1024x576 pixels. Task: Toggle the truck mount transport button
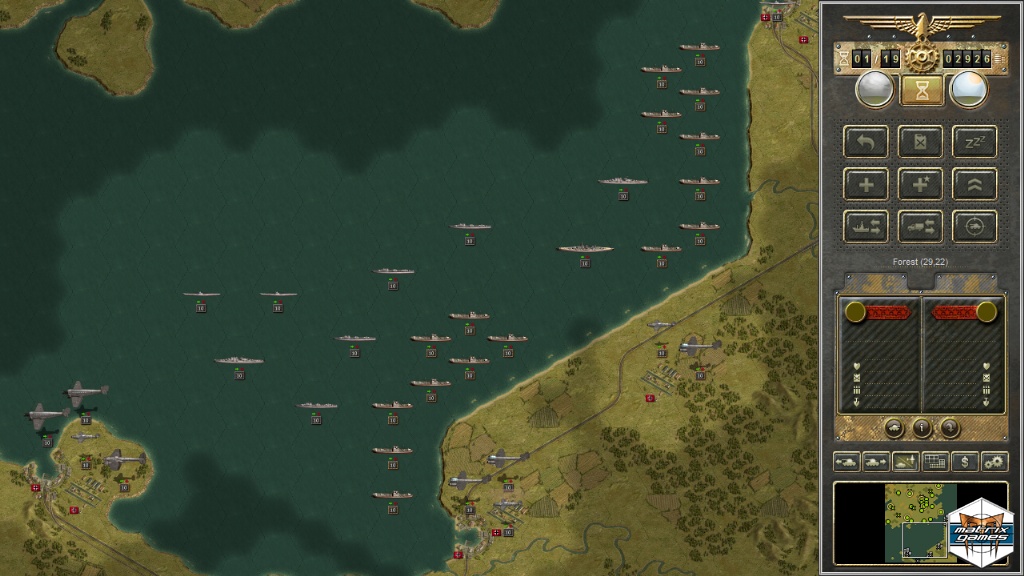pyautogui.click(x=920, y=226)
